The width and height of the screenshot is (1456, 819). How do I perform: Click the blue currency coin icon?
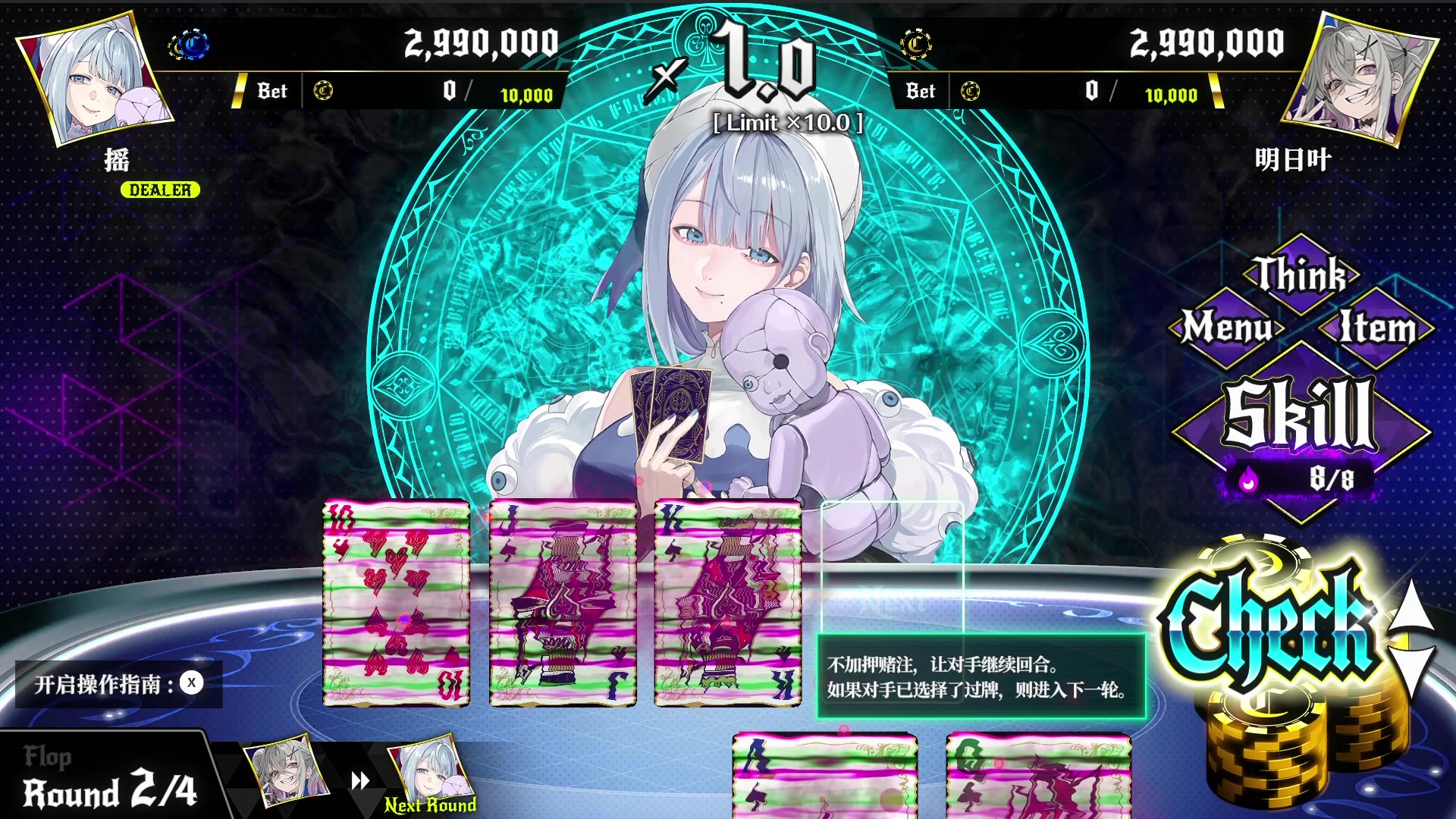pos(192,44)
